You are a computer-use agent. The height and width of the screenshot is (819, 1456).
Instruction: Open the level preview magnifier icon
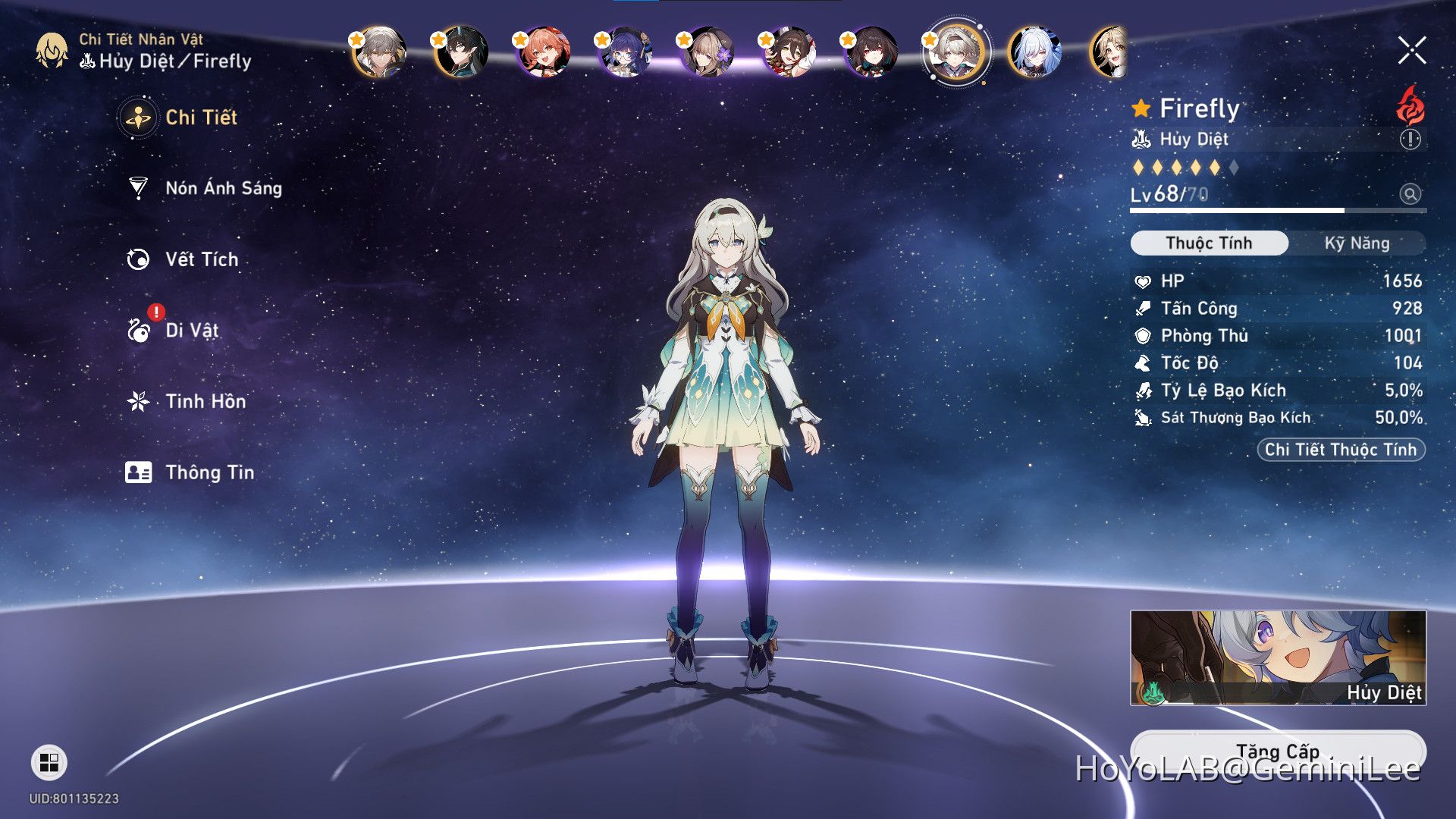pos(1410,194)
